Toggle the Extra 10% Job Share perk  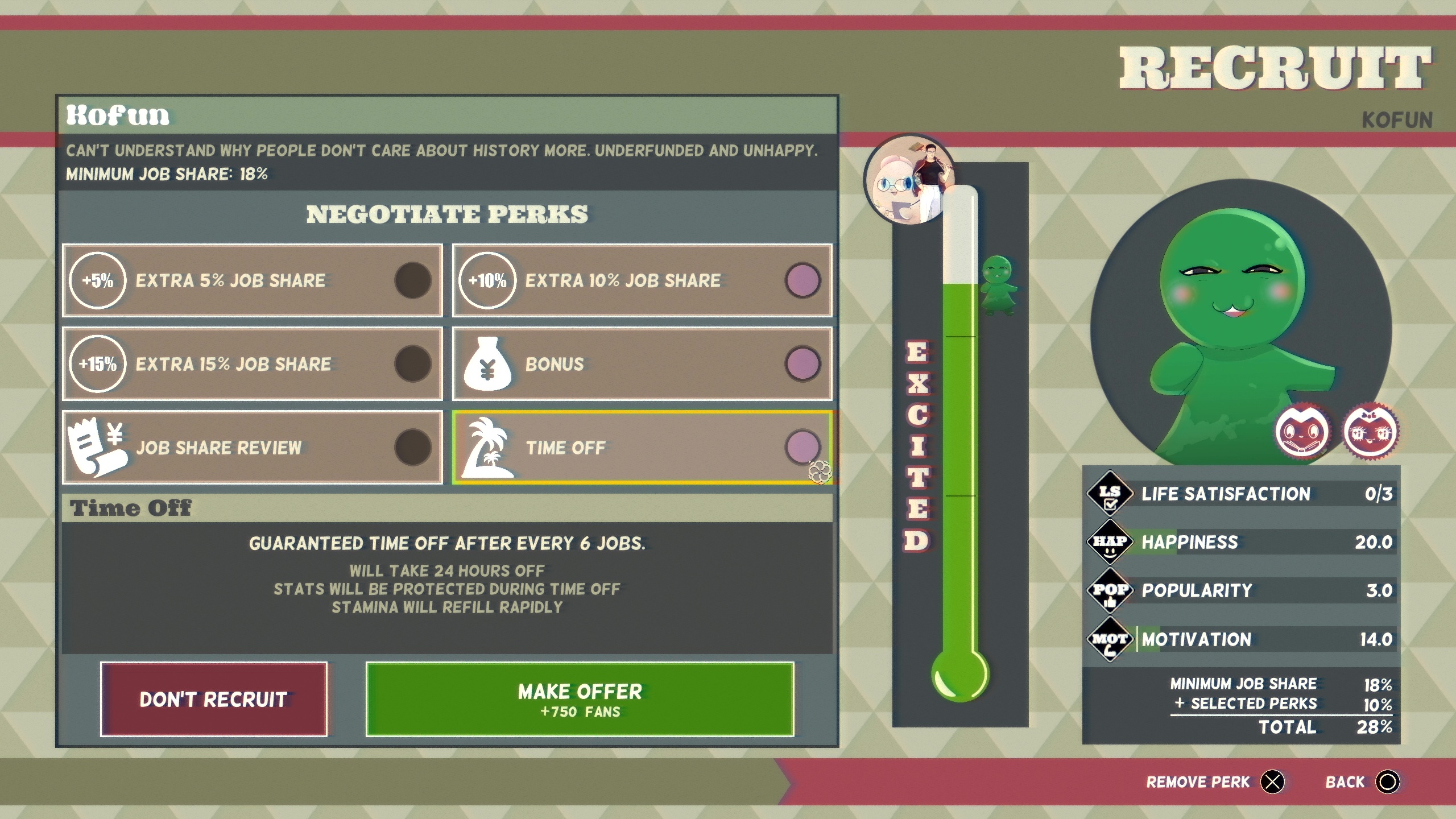point(642,280)
